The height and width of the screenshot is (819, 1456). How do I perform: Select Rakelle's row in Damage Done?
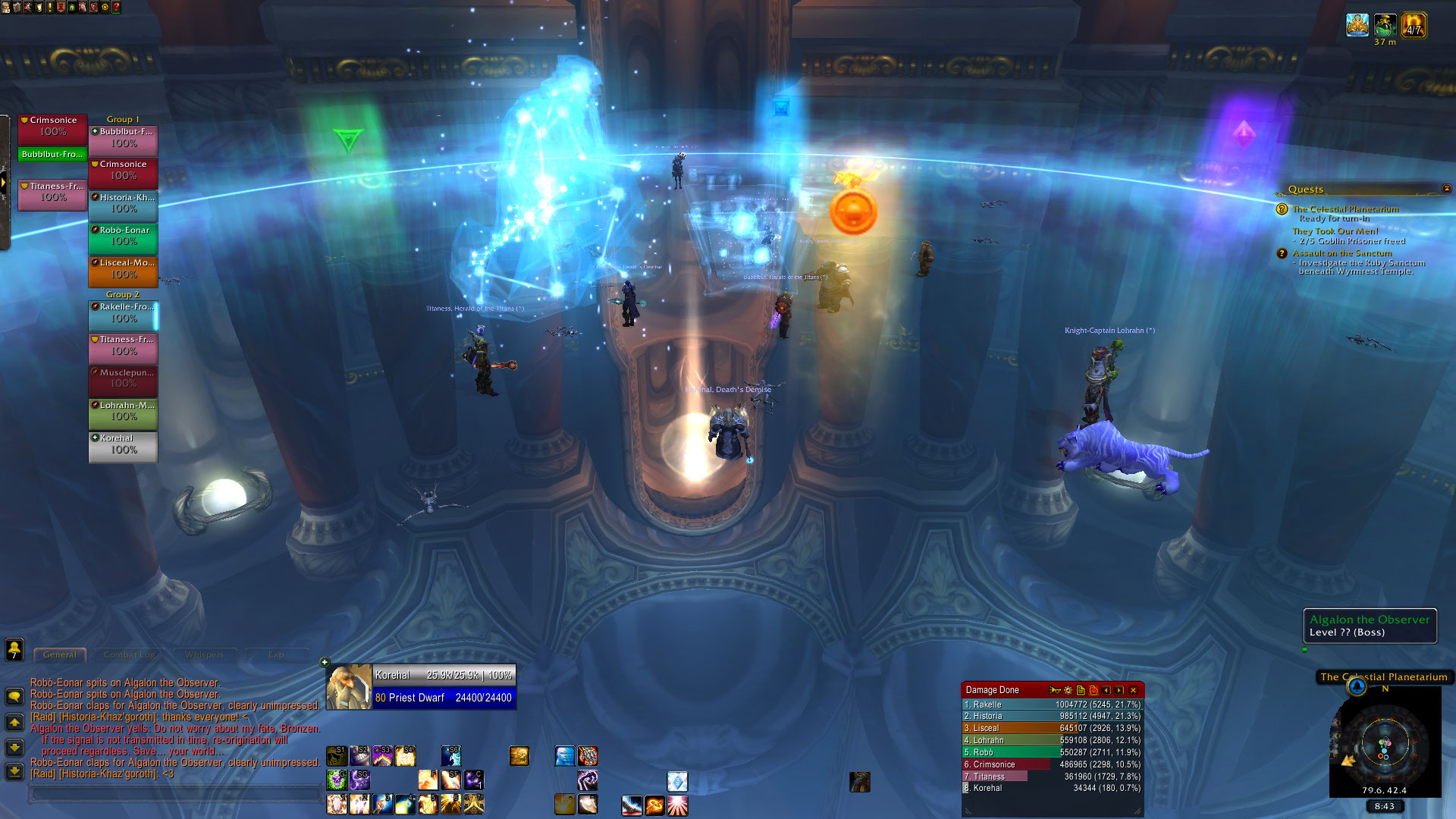(1052, 704)
